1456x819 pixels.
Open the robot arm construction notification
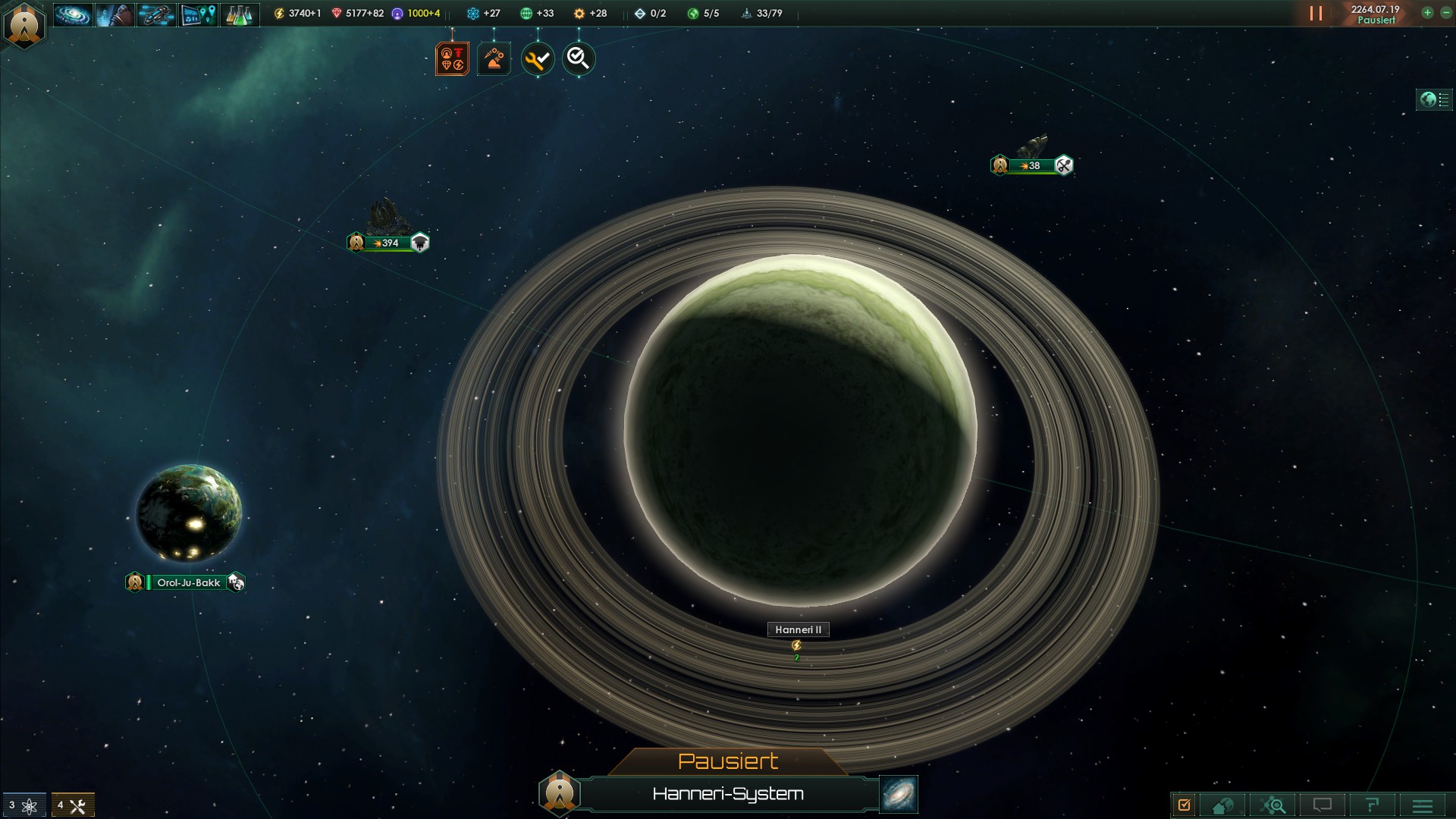point(494,58)
